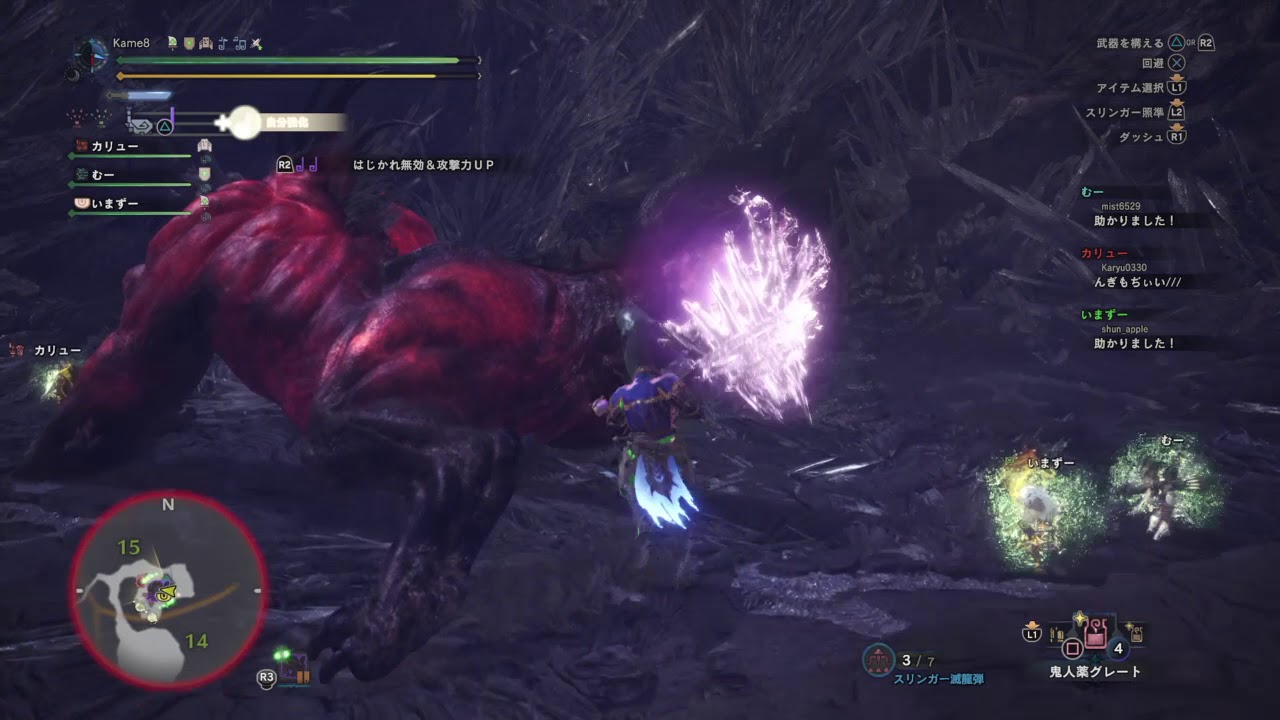1280x720 pixels.
Task: Open the Palico status icon near the name
Action: 206,43
